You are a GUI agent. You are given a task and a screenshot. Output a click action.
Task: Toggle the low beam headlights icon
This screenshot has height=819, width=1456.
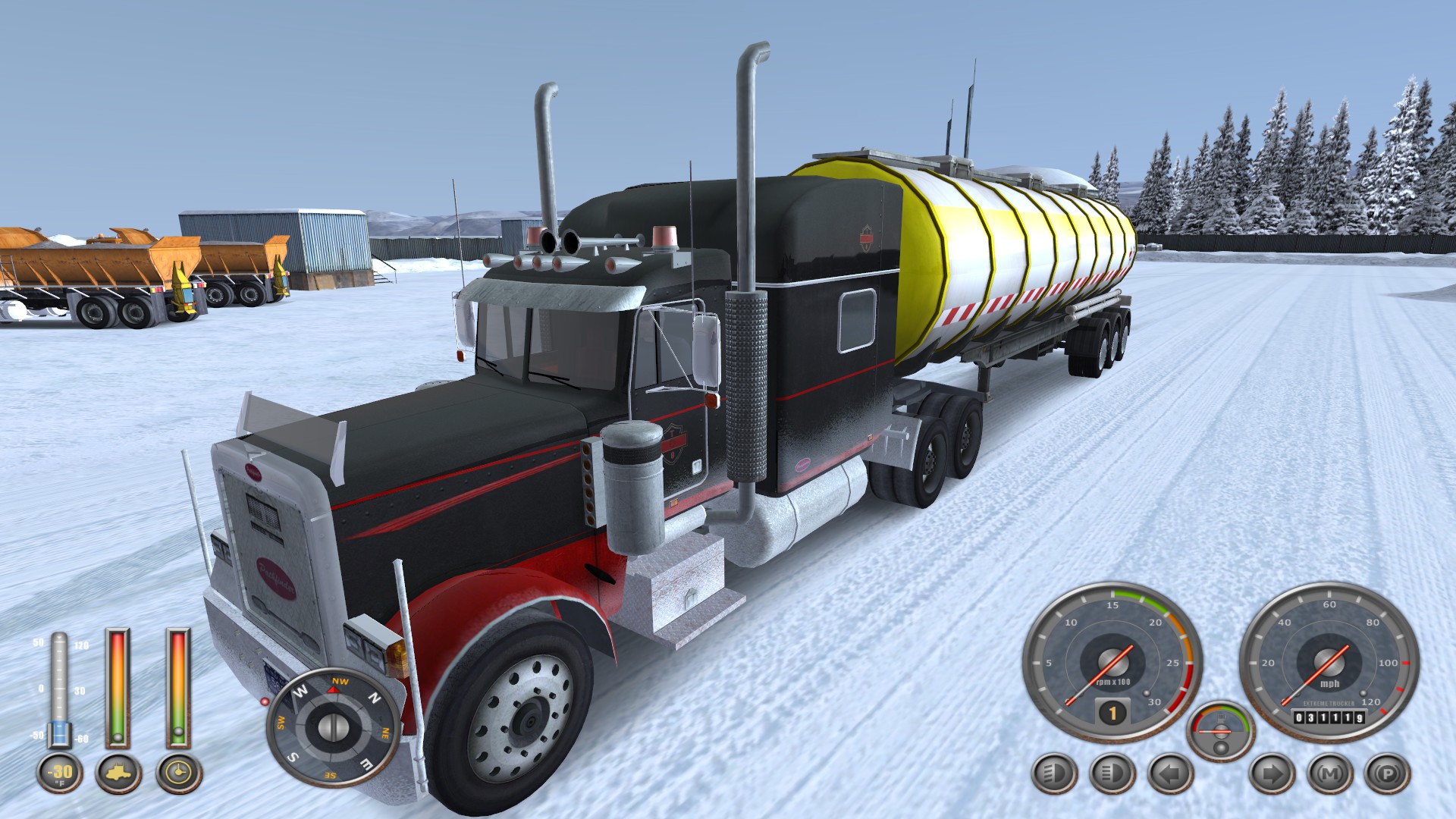(x=1054, y=774)
